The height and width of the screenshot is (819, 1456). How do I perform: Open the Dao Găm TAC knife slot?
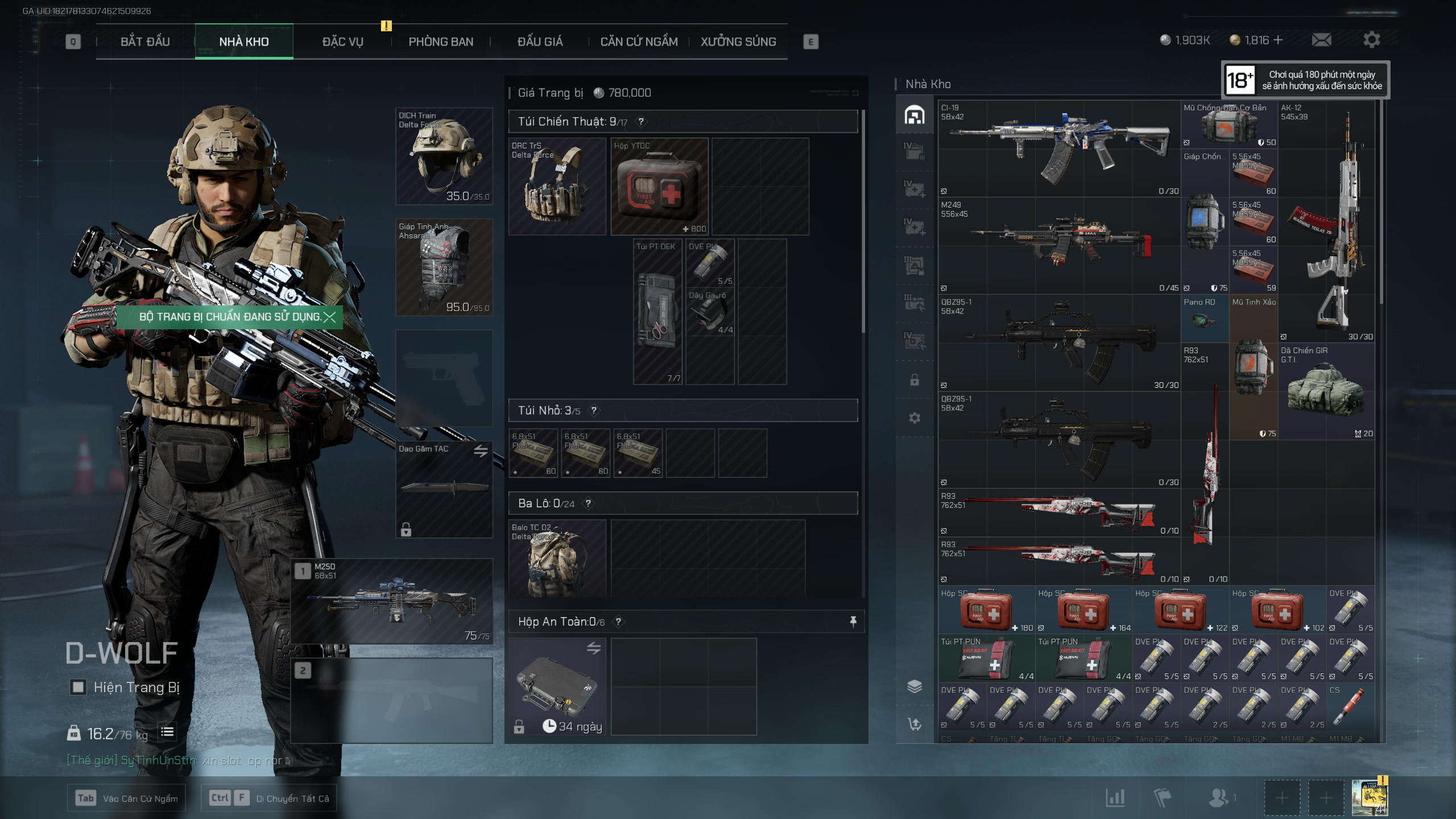[x=444, y=489]
